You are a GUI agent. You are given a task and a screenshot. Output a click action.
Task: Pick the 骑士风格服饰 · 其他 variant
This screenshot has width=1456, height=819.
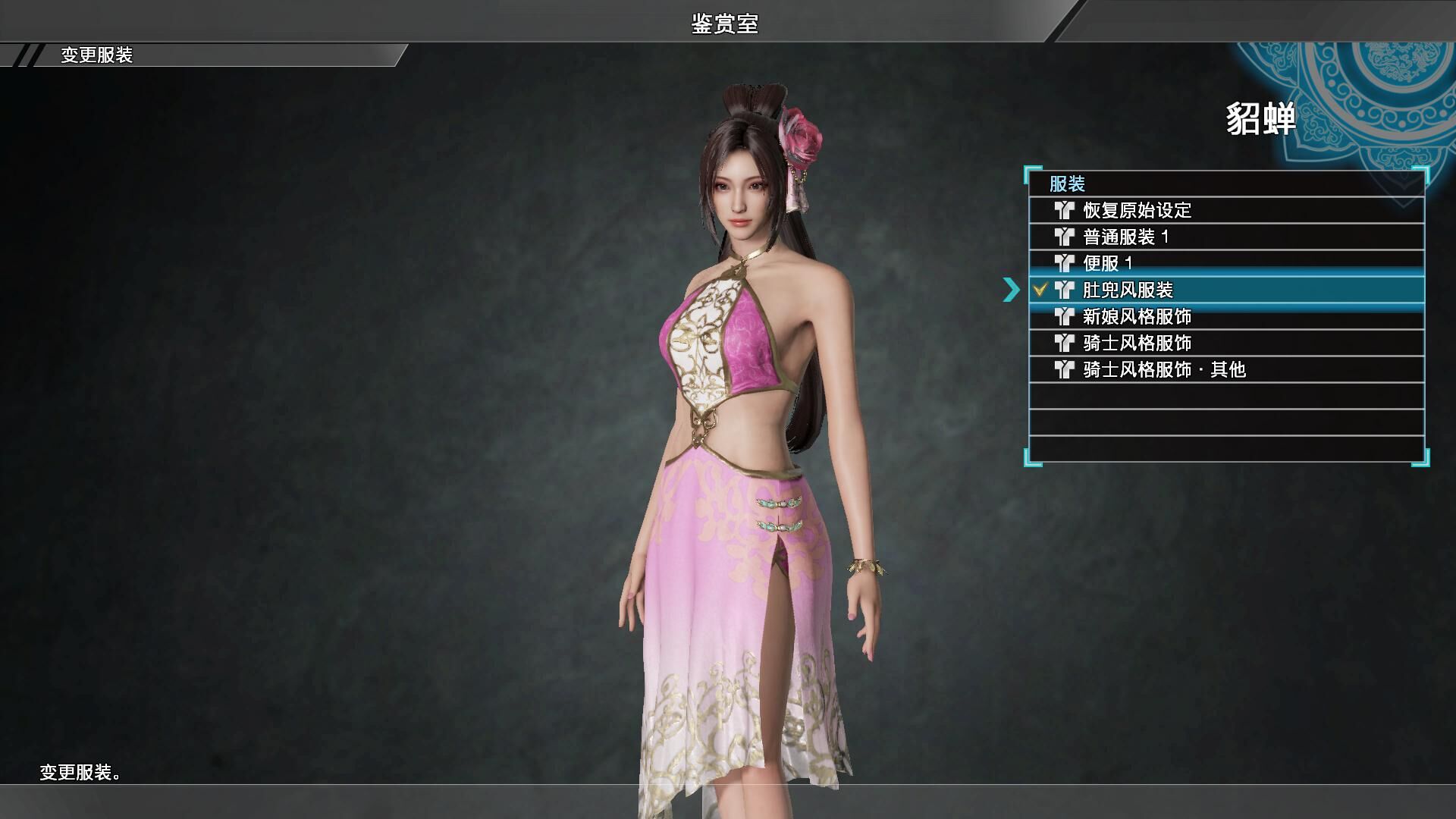click(x=1164, y=369)
